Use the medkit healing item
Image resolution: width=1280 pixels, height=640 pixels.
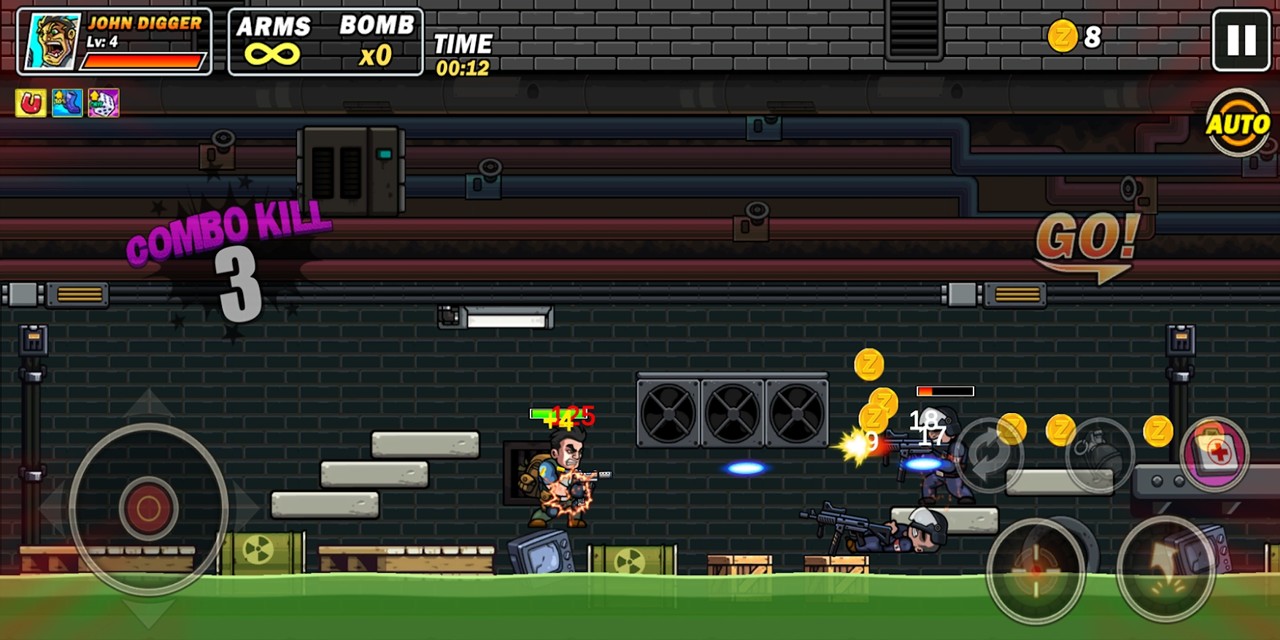pyautogui.click(x=1215, y=453)
